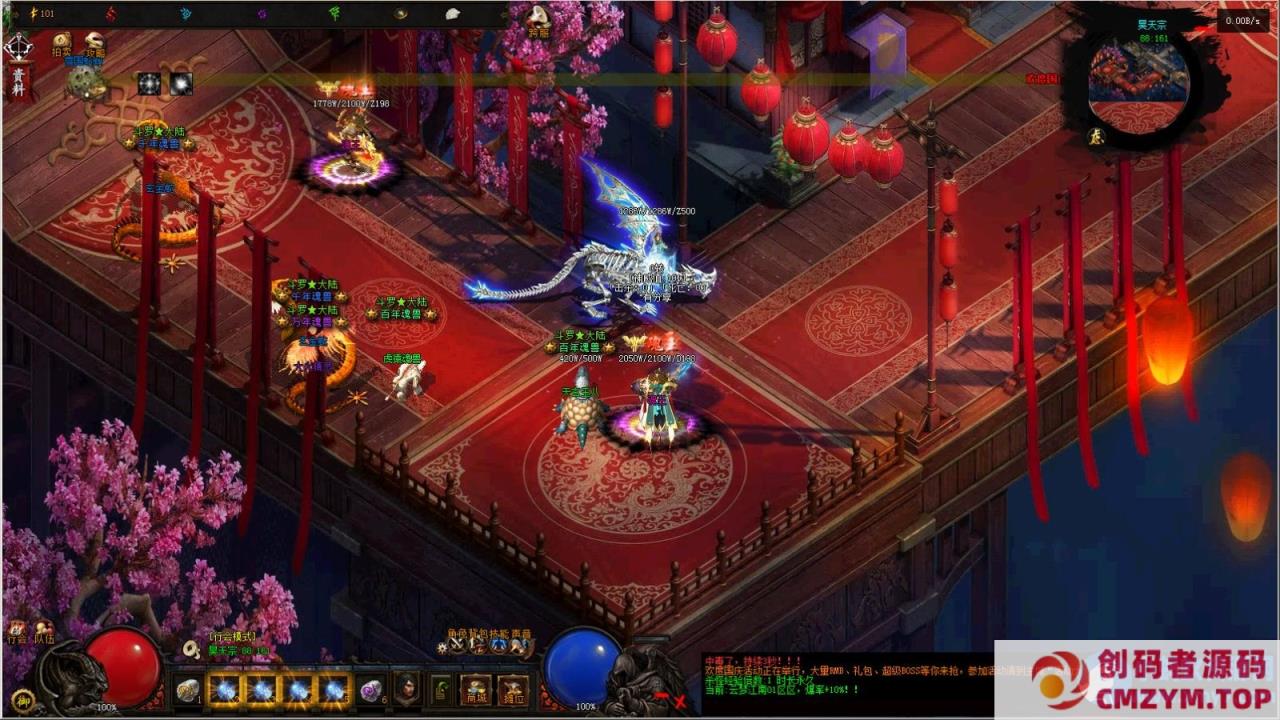Toggle the skull mode icon below the minimap

pyautogui.click(x=1095, y=137)
